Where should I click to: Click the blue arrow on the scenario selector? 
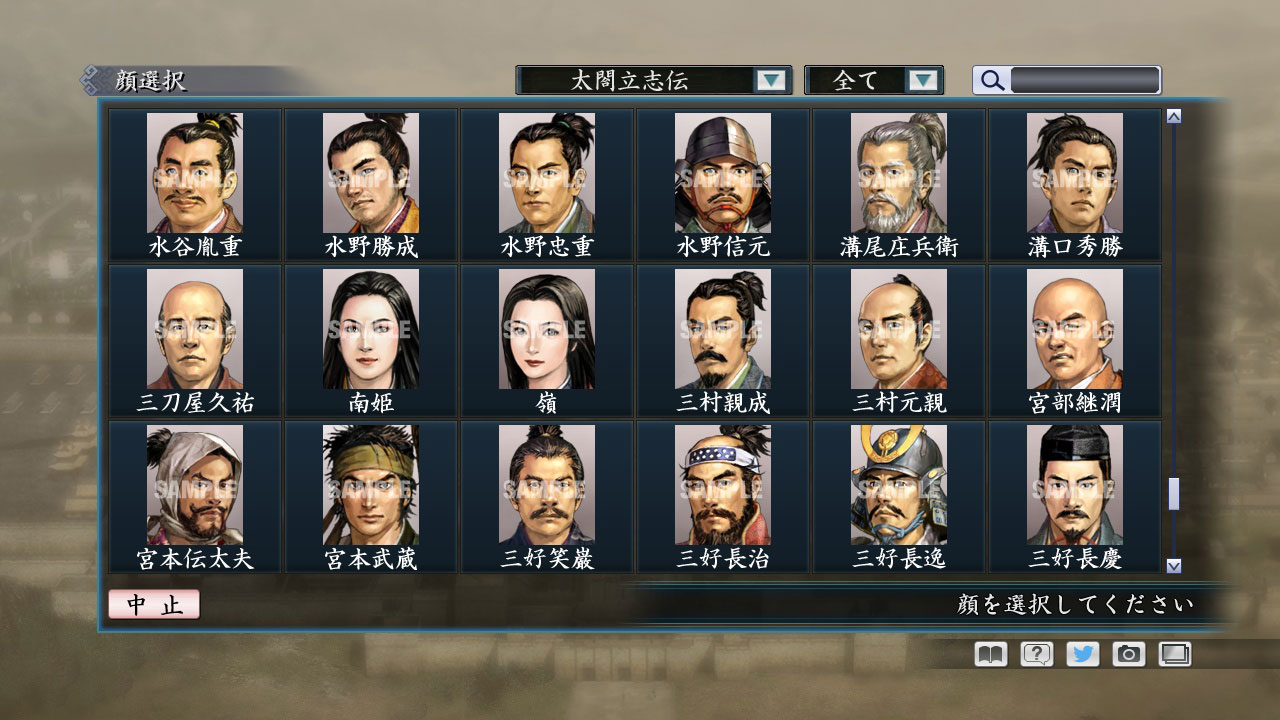tap(770, 80)
